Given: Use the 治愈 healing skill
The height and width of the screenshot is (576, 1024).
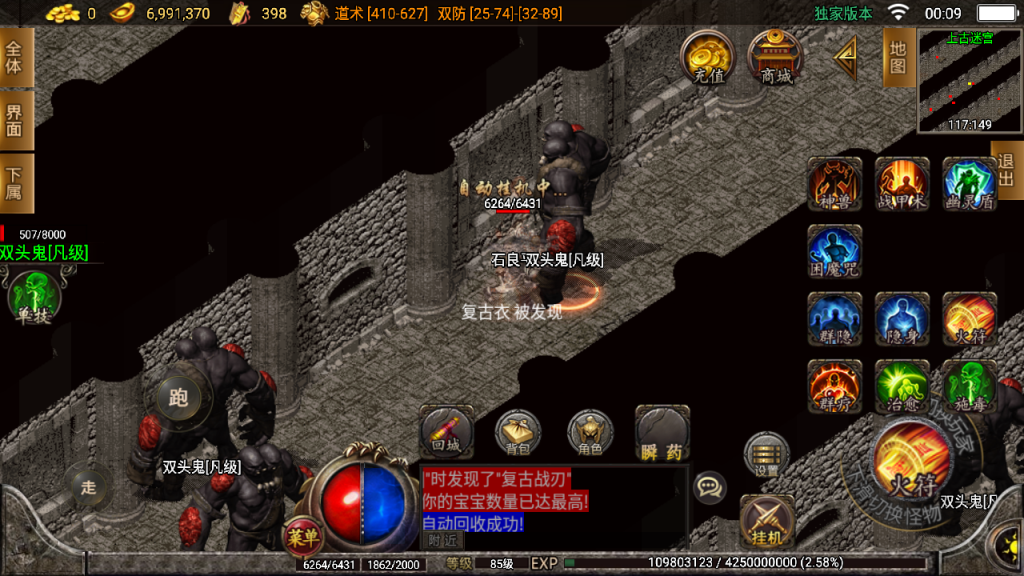Looking at the screenshot, I should tap(902, 386).
